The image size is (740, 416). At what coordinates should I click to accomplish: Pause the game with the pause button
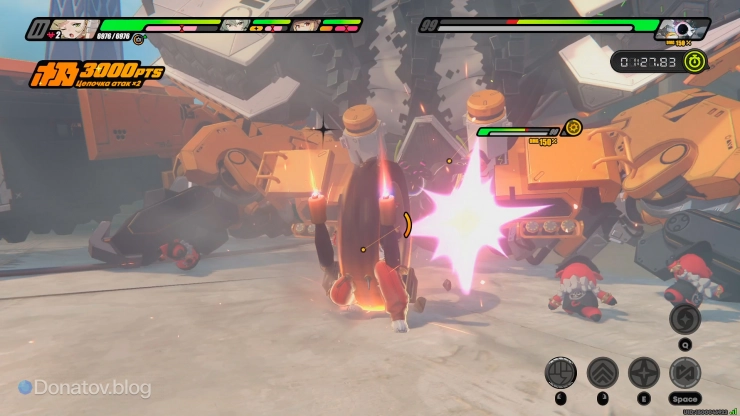point(39,30)
